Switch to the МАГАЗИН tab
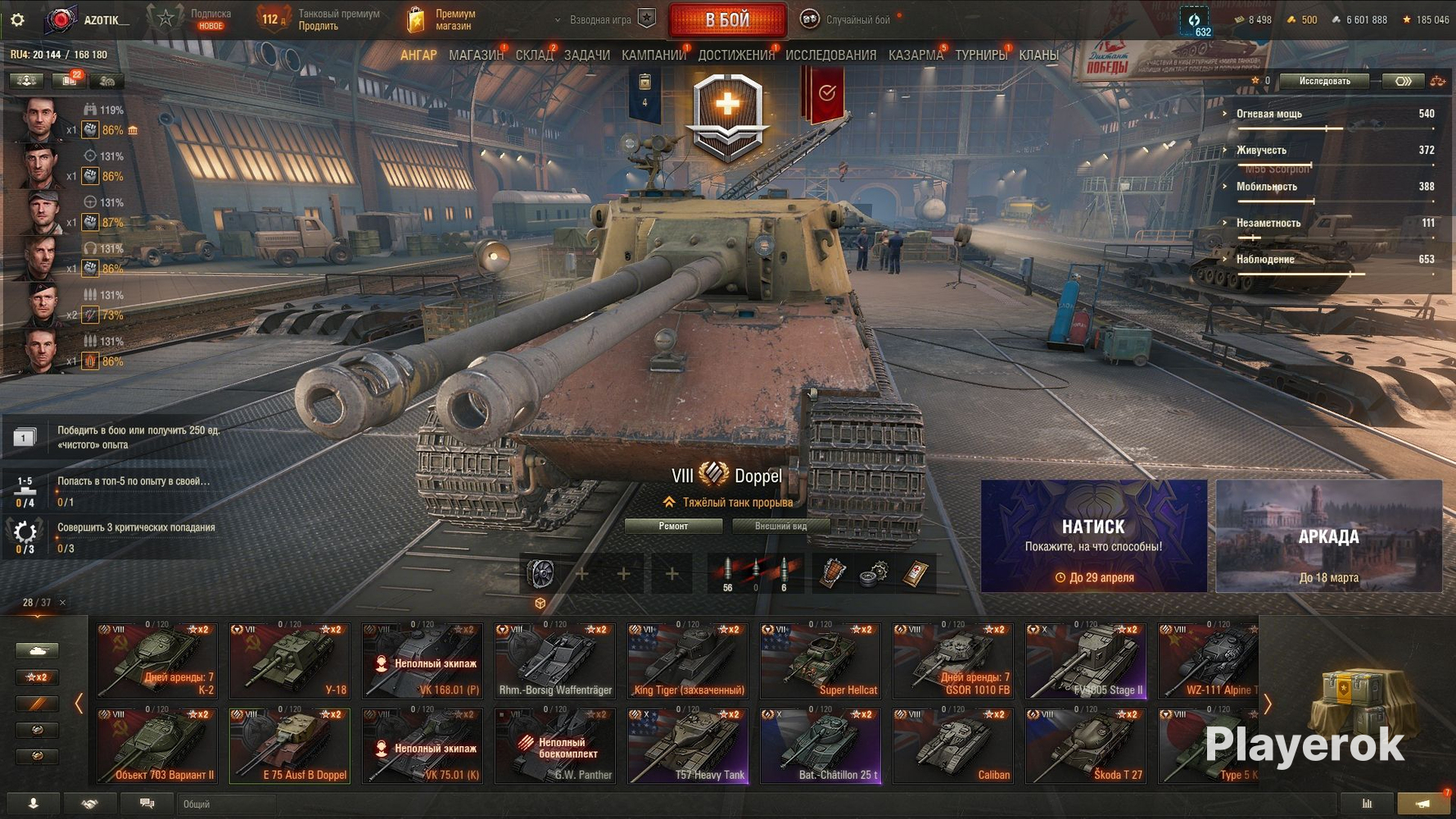The image size is (1456, 819). pos(476,56)
